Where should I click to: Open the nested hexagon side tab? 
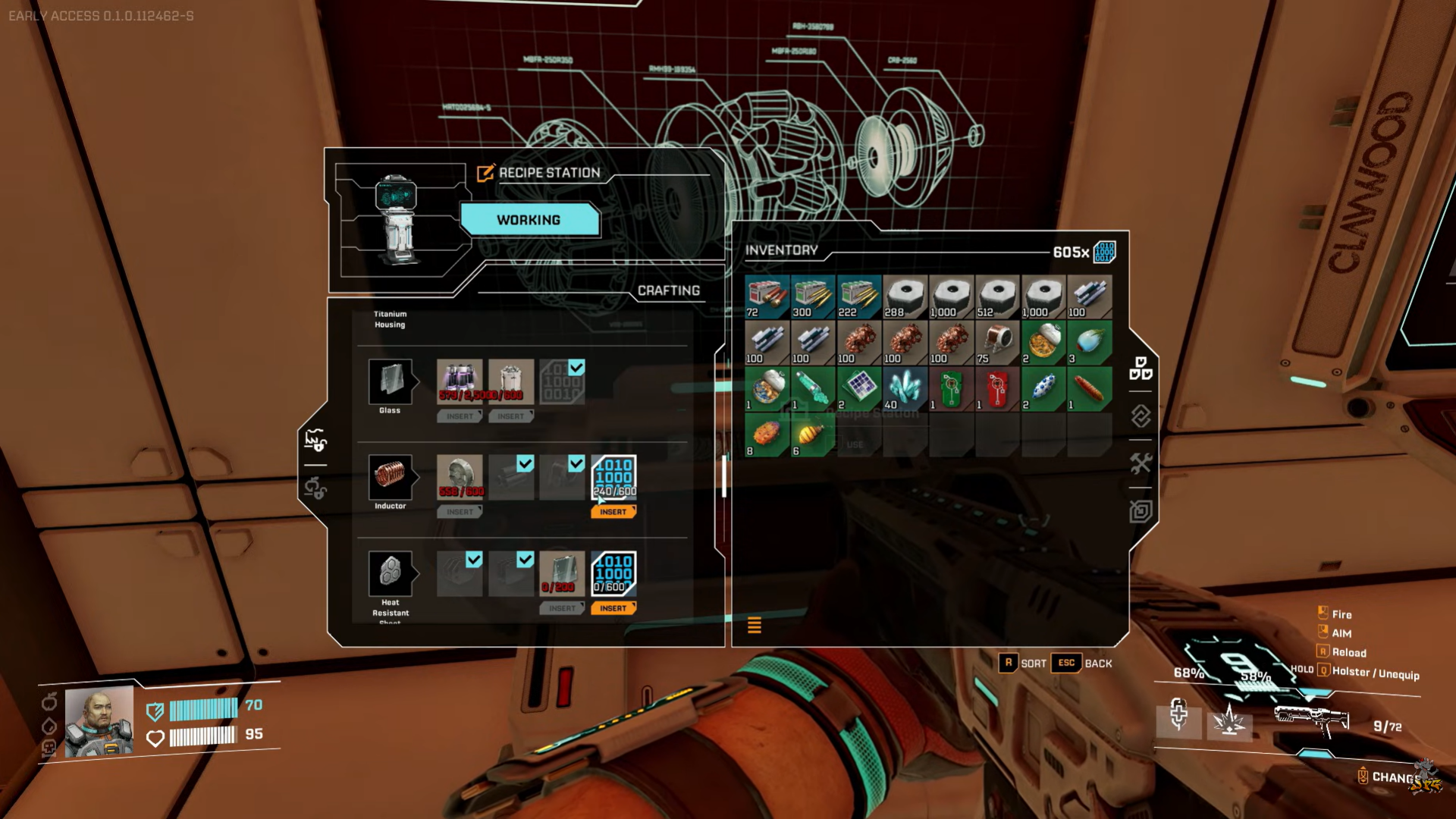pyautogui.click(x=1141, y=511)
